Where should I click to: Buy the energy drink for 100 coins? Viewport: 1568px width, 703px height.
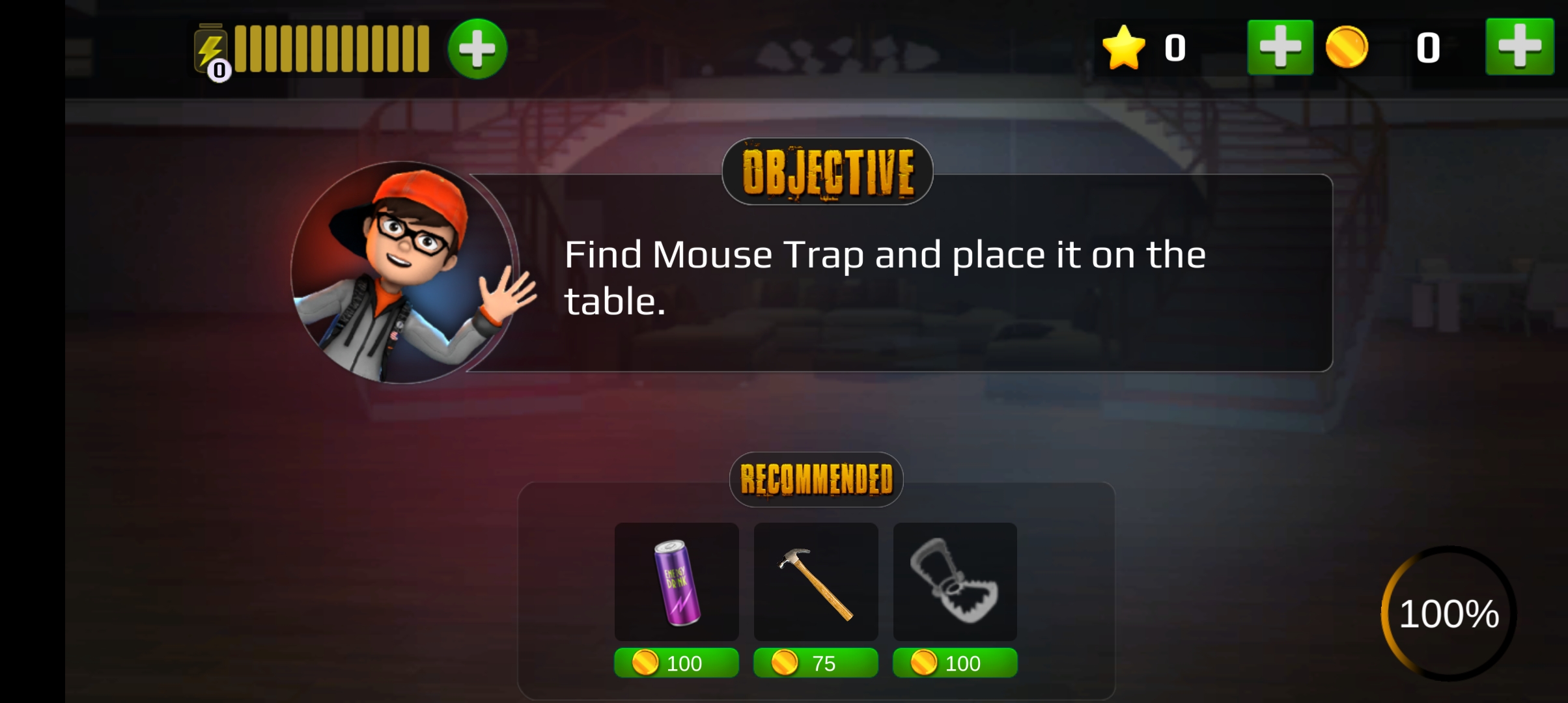(677, 663)
